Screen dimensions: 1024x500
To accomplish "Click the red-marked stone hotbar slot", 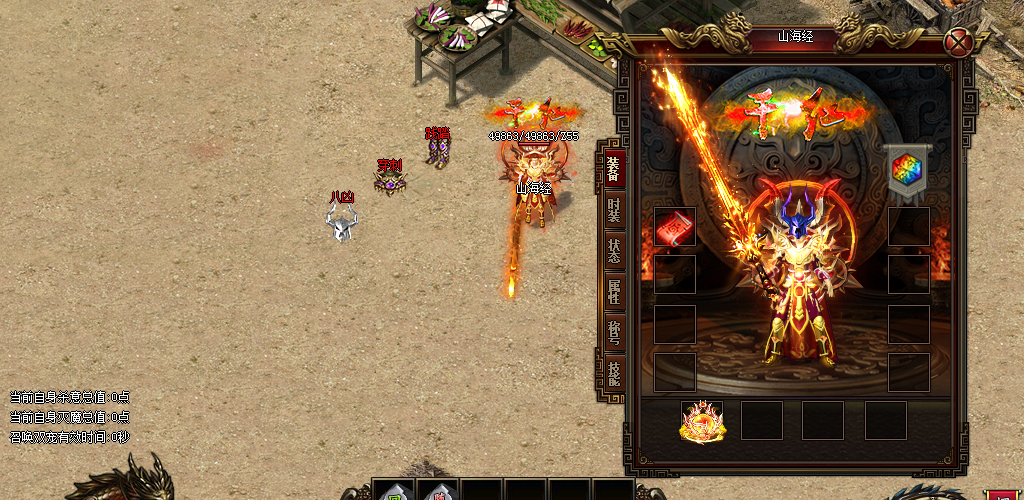I will click(437, 492).
